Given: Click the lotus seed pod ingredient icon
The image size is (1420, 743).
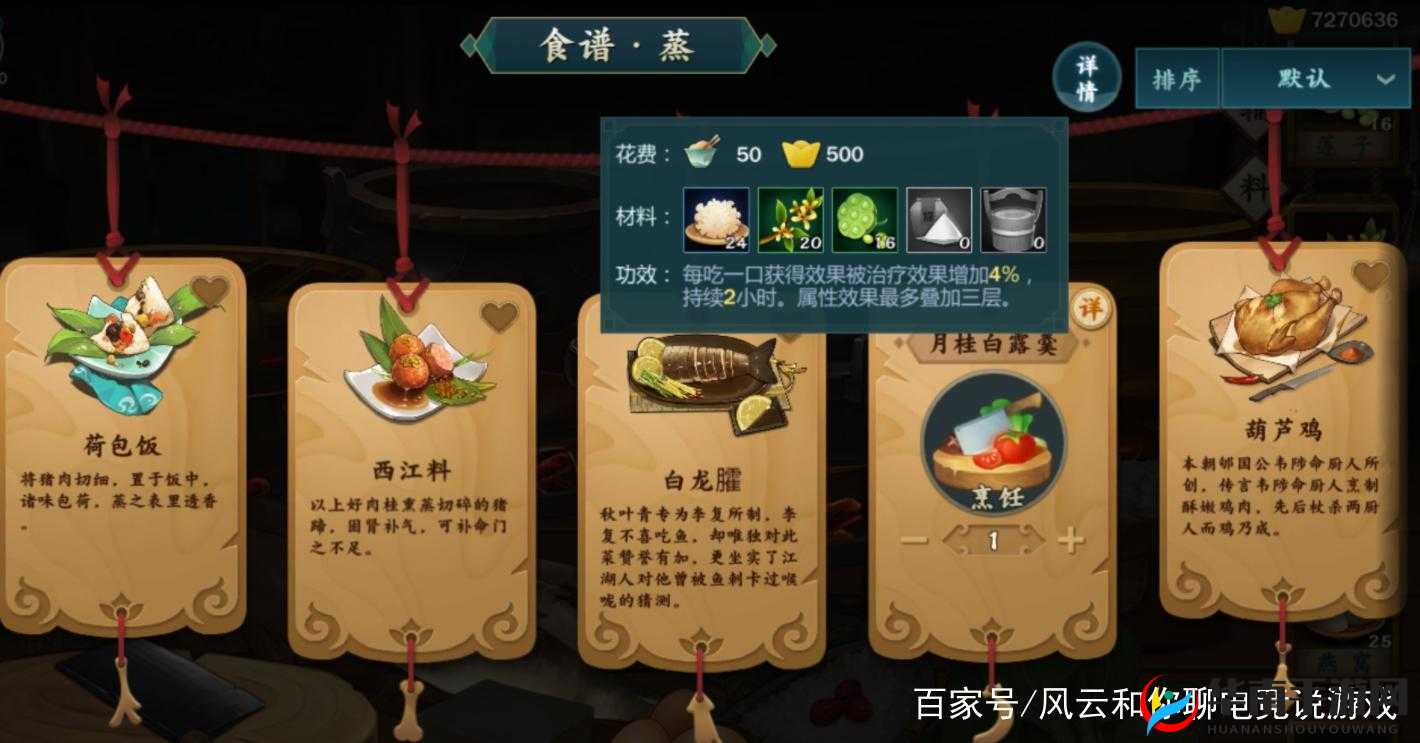Looking at the screenshot, I should (x=864, y=216).
